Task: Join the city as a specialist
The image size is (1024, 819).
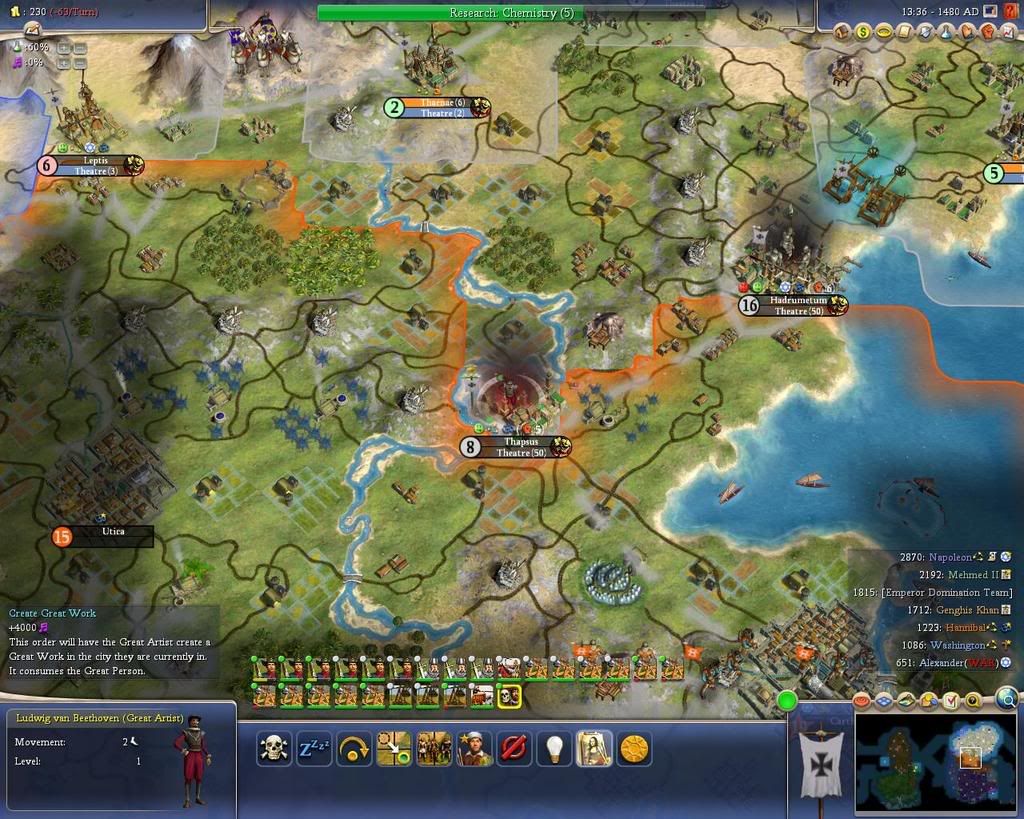Action: [474, 748]
